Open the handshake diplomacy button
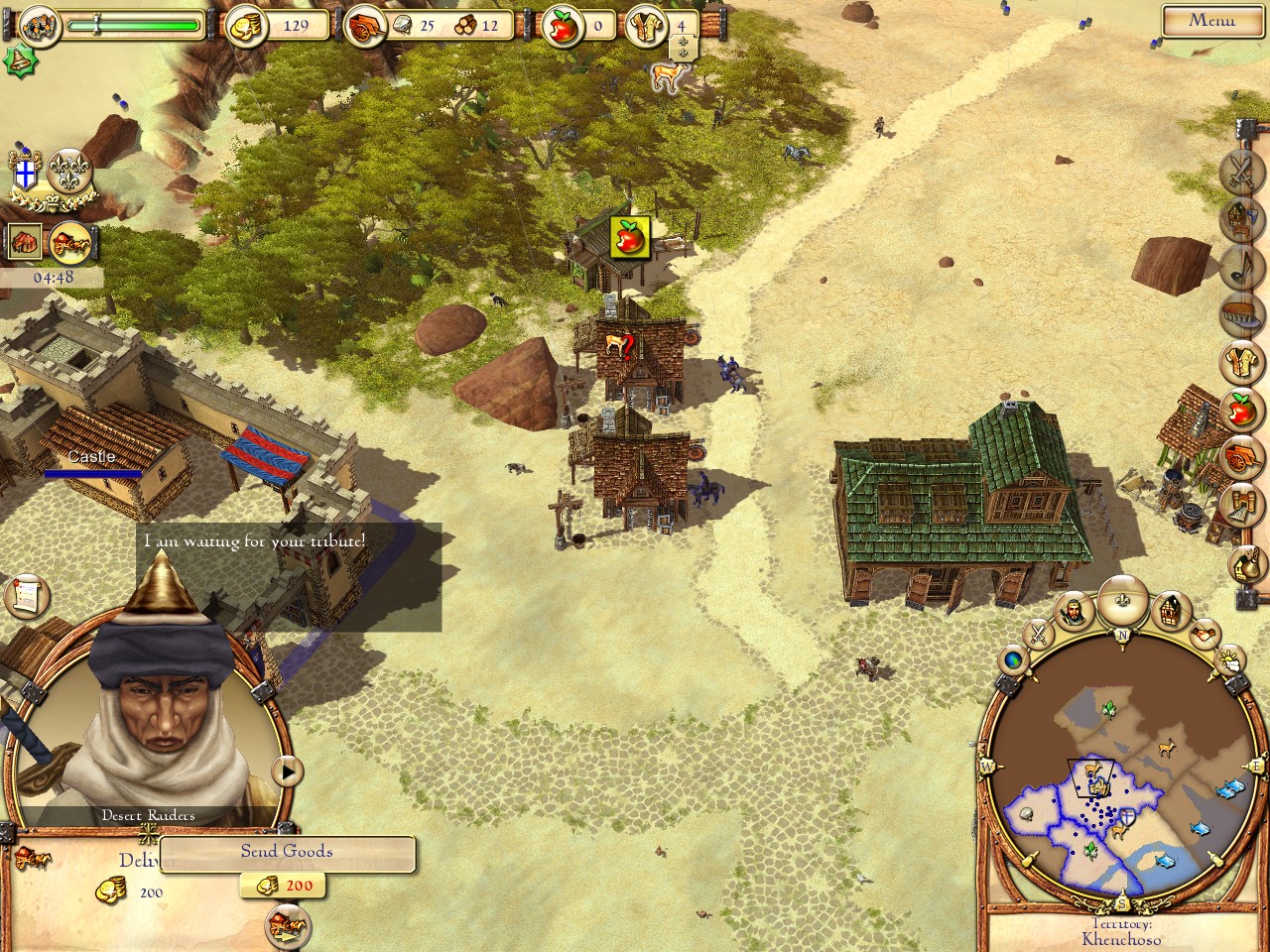This screenshot has height=952, width=1270. coord(1205,632)
